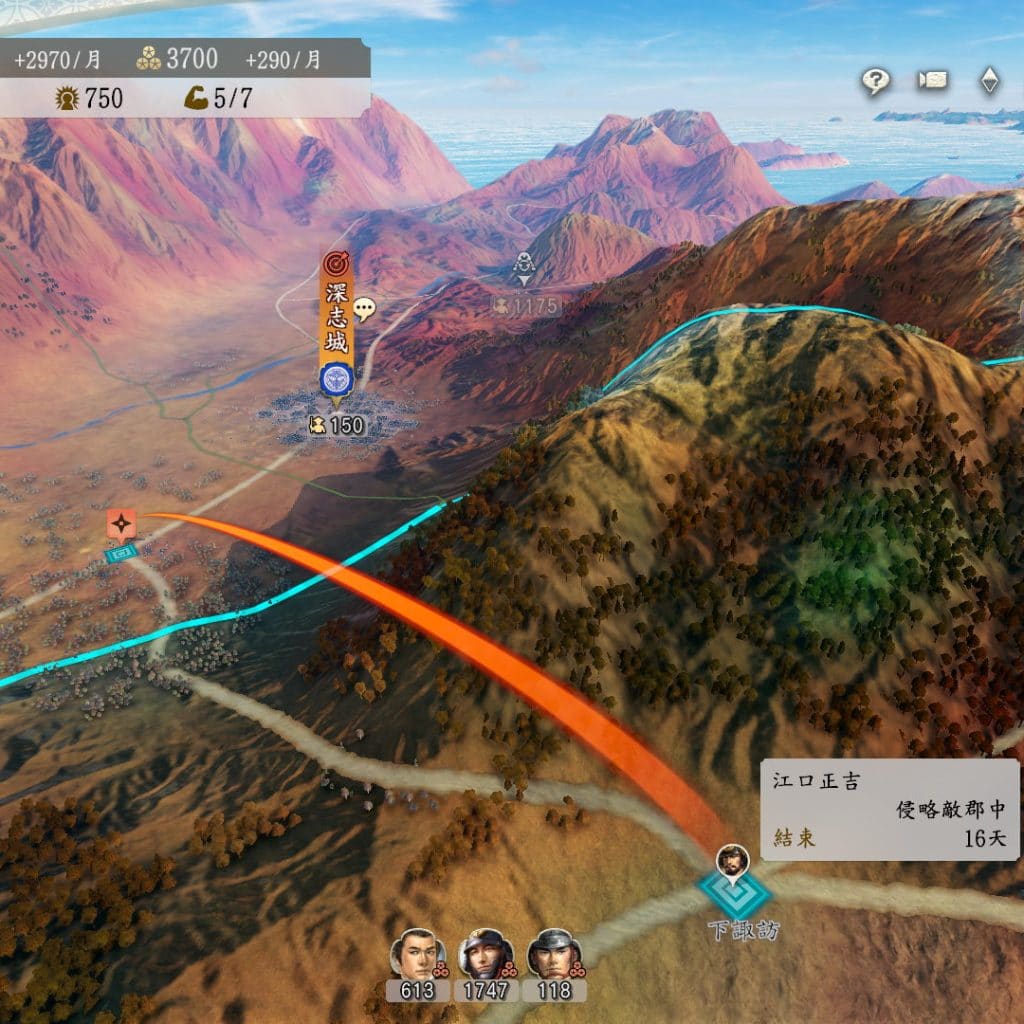
Task: Open the question mark help bubble
Action: [x=876, y=82]
